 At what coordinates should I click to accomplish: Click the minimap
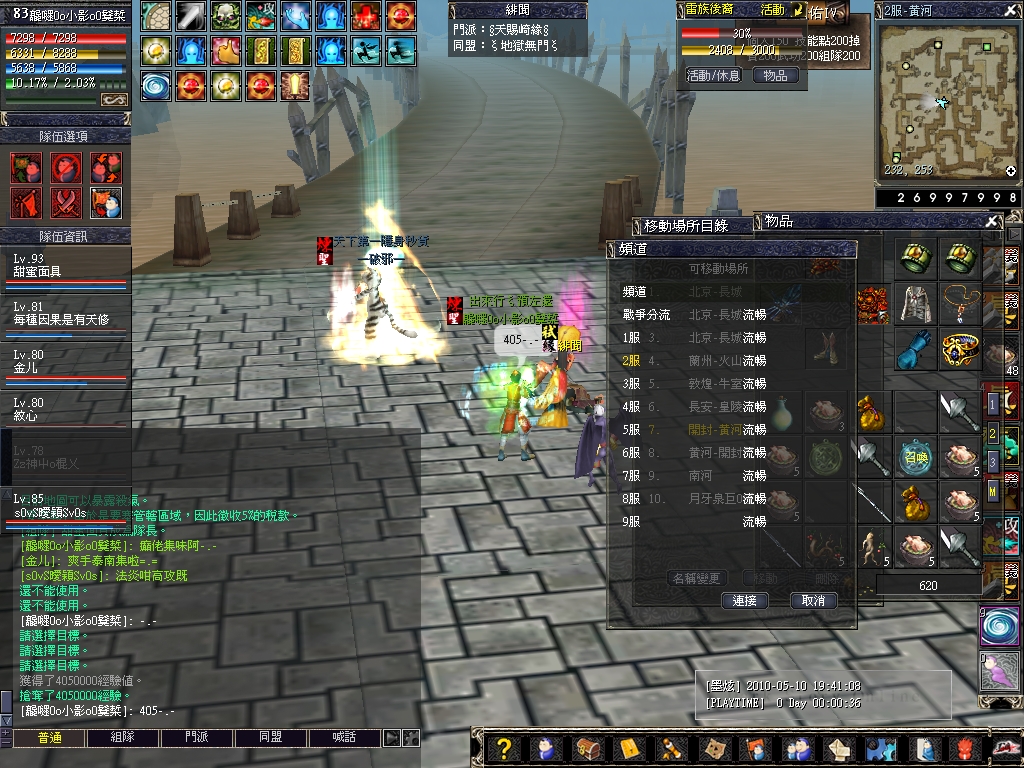pos(947,100)
